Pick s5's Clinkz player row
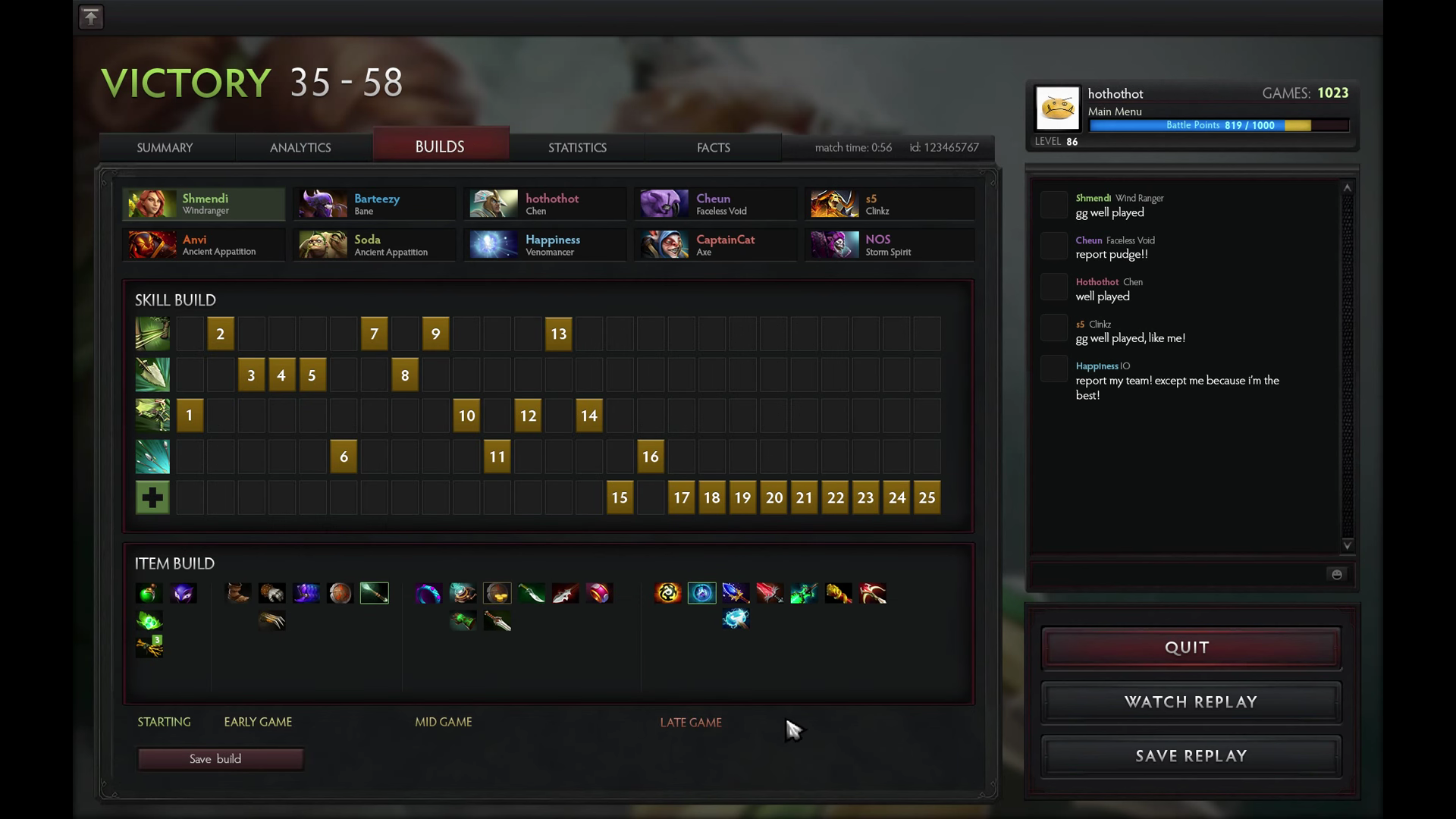Viewport: 1456px width, 819px height. [889, 204]
